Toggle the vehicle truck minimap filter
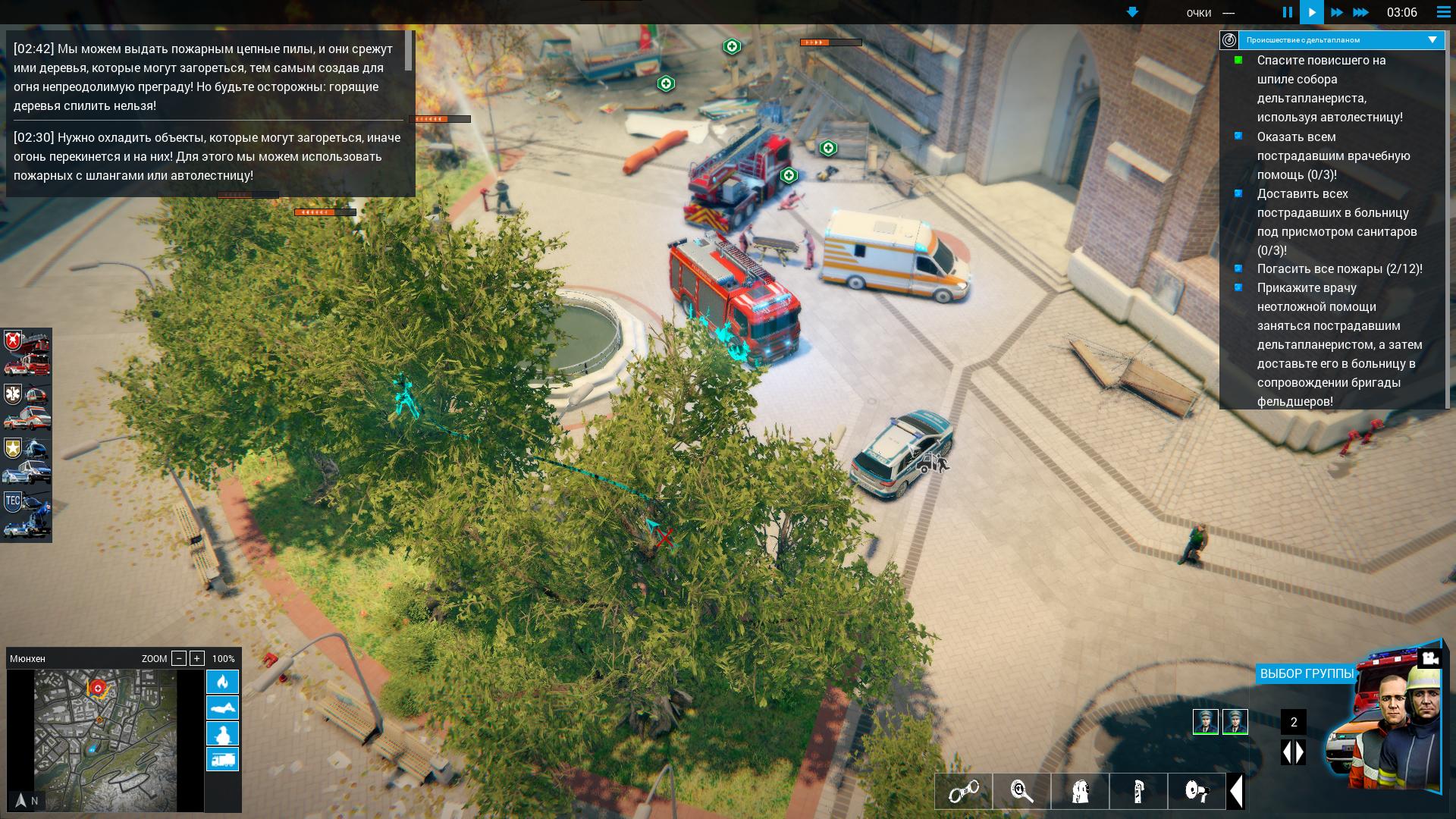1456x819 pixels. [x=222, y=759]
